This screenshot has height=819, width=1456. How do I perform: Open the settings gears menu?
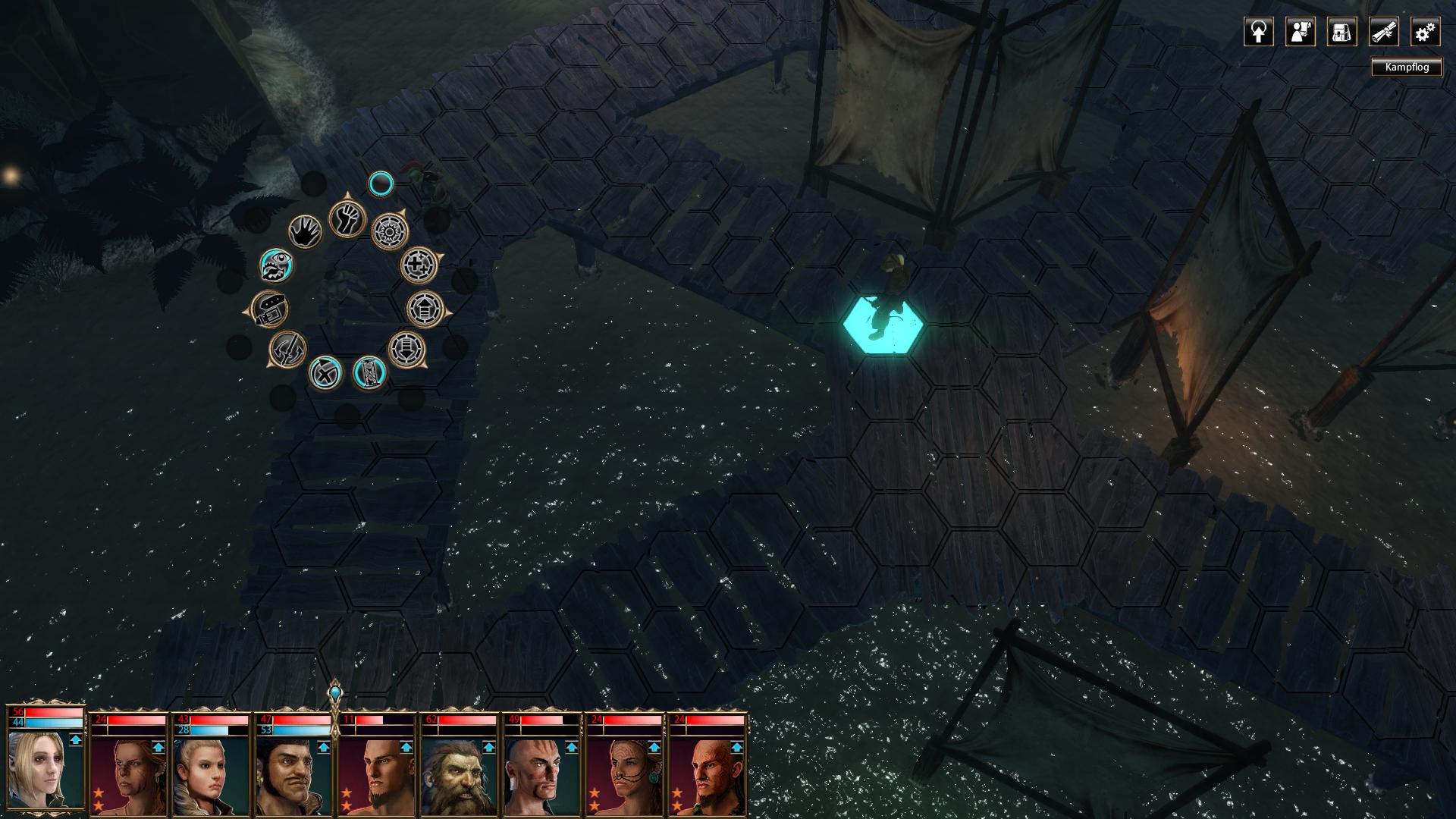[x=1425, y=33]
